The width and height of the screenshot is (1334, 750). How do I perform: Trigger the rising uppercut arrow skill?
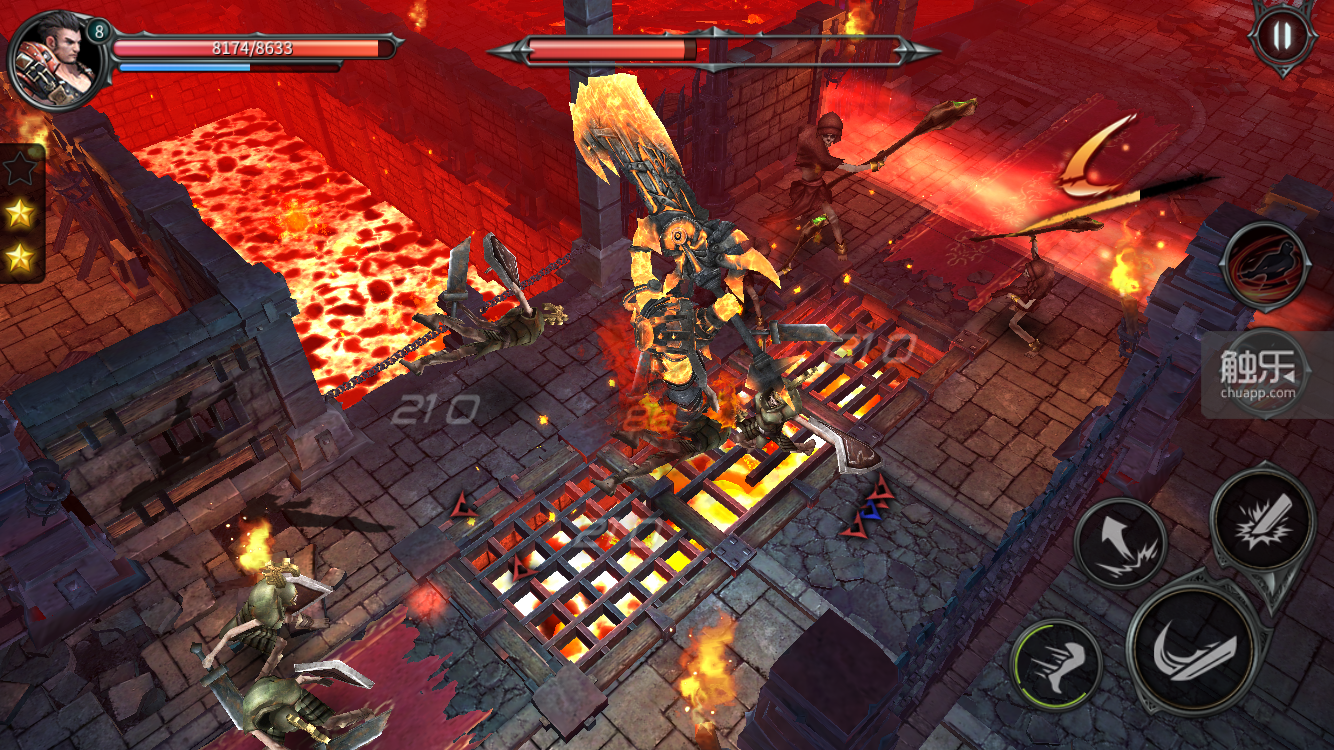click(1120, 543)
